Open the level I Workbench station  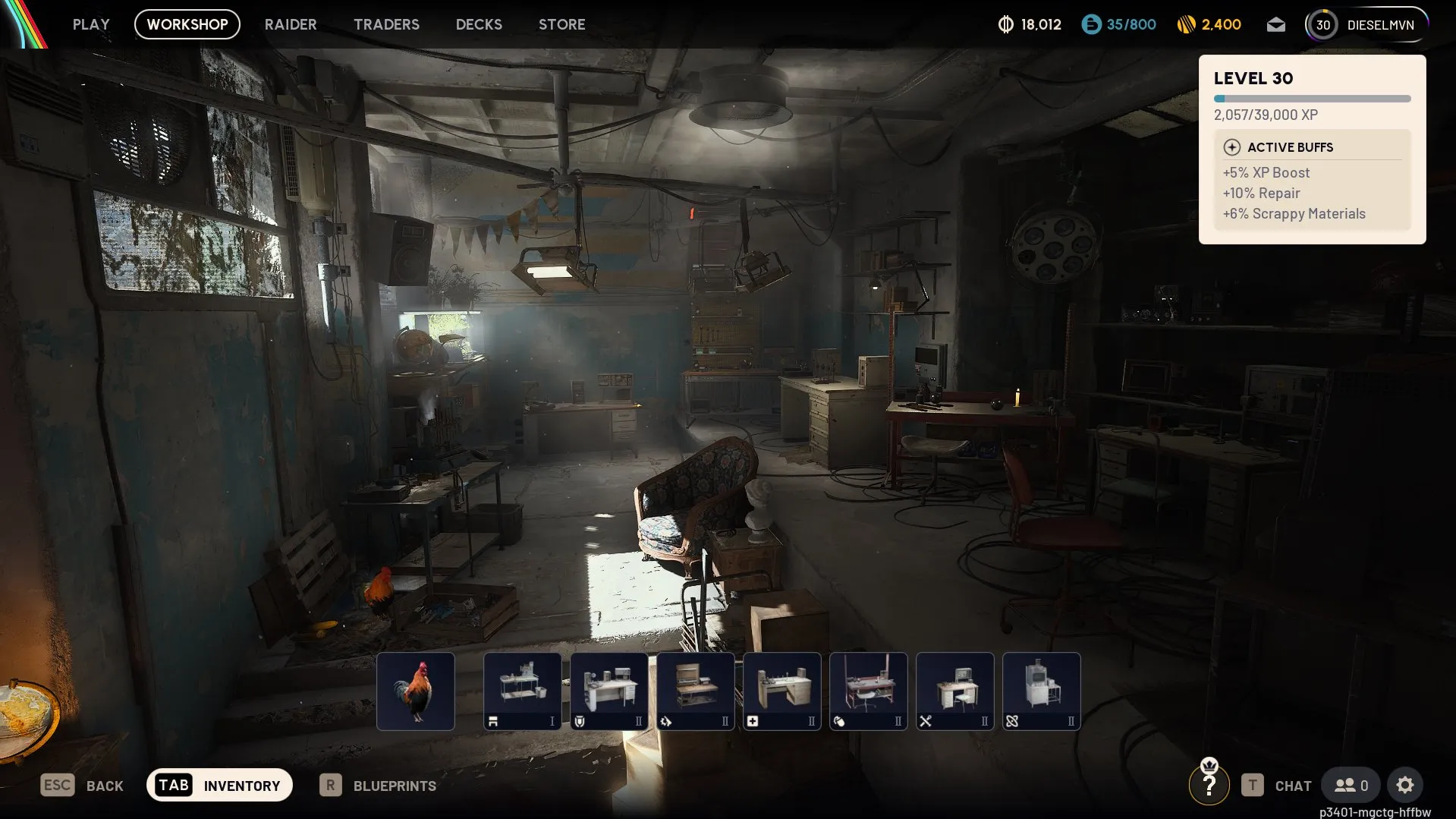click(x=523, y=691)
